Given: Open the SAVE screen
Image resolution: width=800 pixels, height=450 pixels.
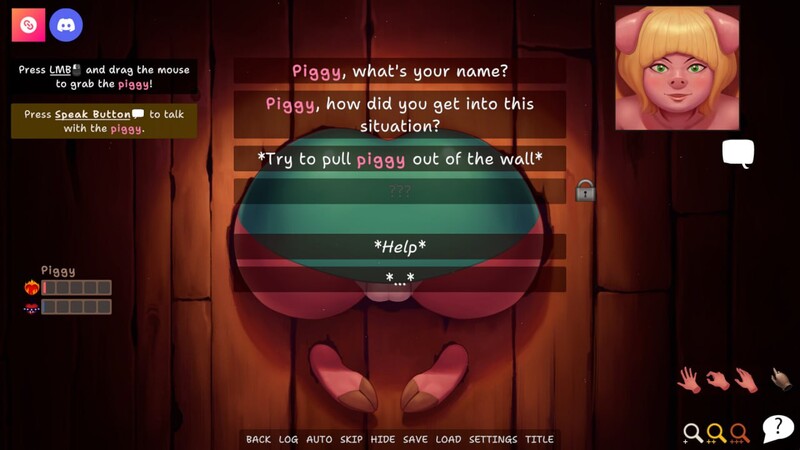Looking at the screenshot, I should (415, 439).
